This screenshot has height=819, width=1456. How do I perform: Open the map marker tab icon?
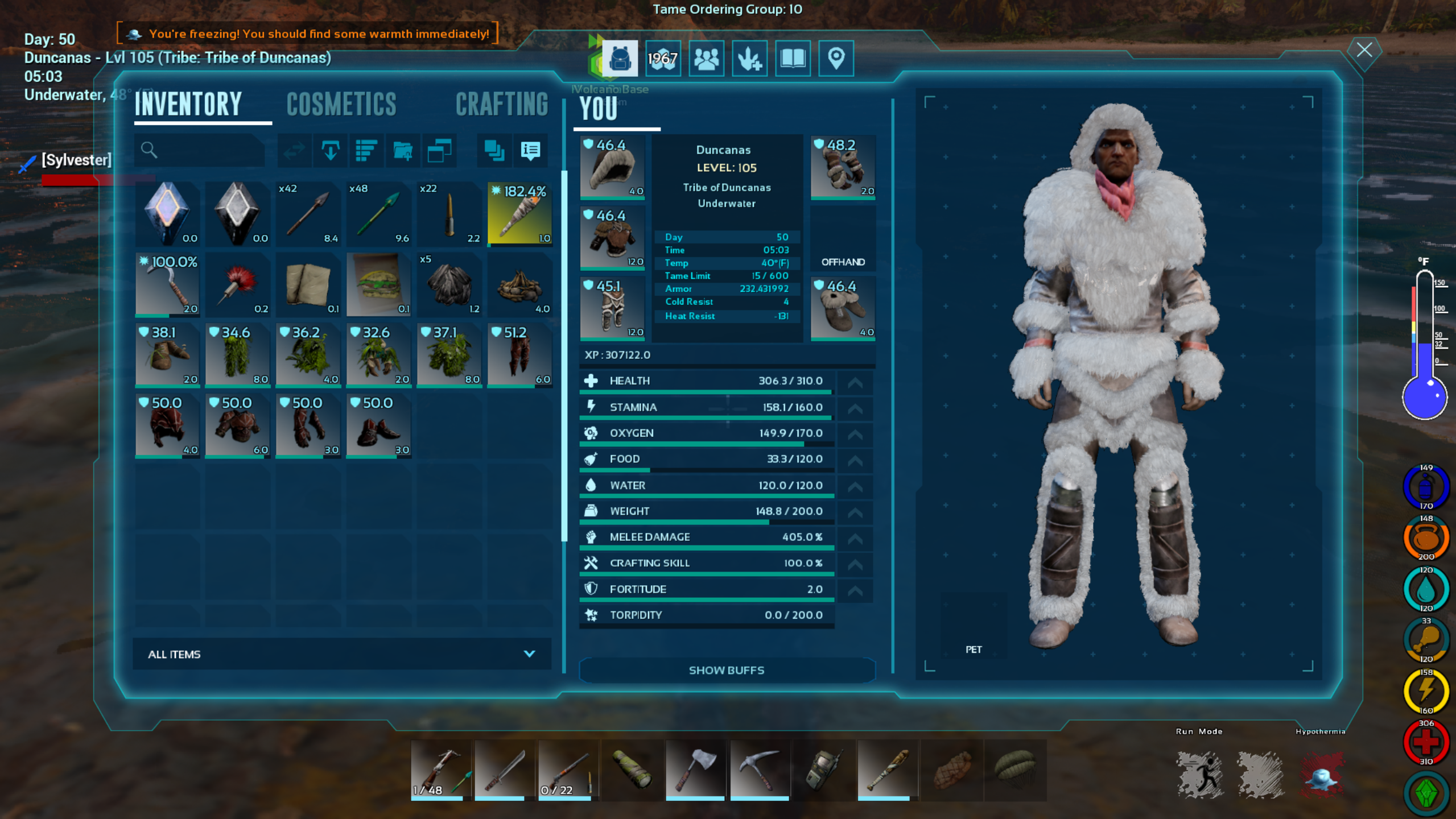point(835,59)
